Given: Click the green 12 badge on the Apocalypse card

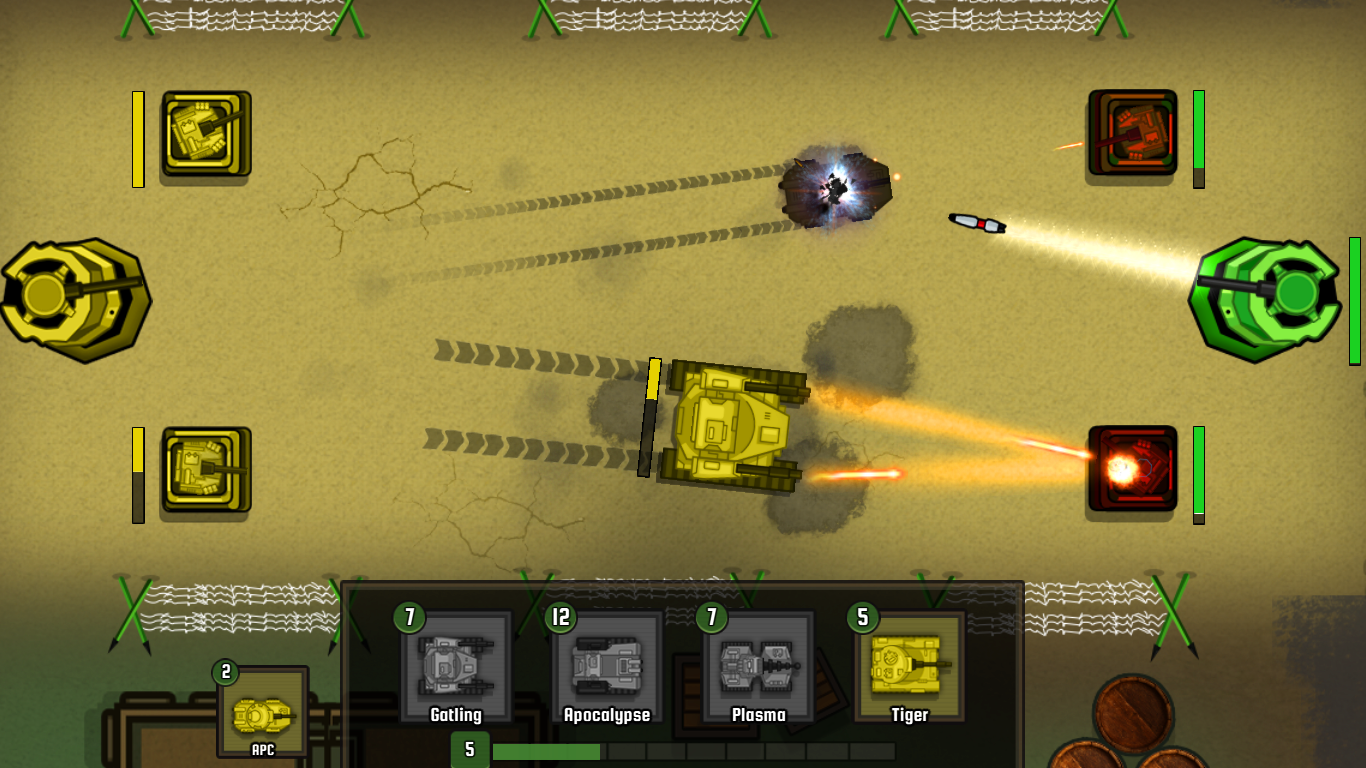Looking at the screenshot, I should click(x=561, y=617).
